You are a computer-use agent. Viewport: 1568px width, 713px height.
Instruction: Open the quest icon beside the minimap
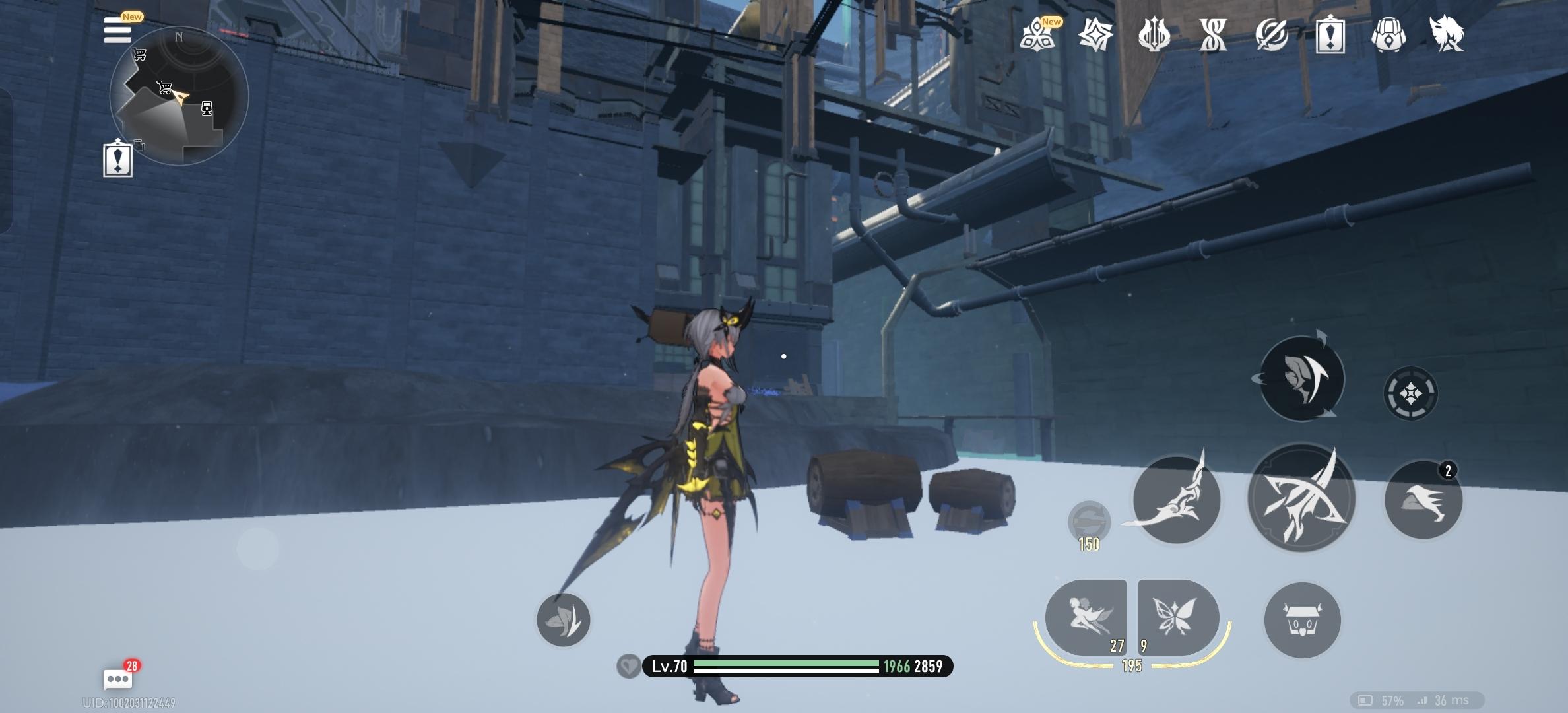[x=118, y=160]
